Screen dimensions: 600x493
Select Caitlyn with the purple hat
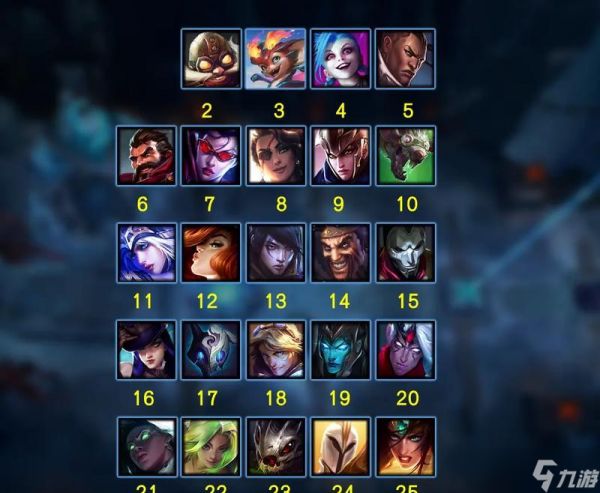146,349
